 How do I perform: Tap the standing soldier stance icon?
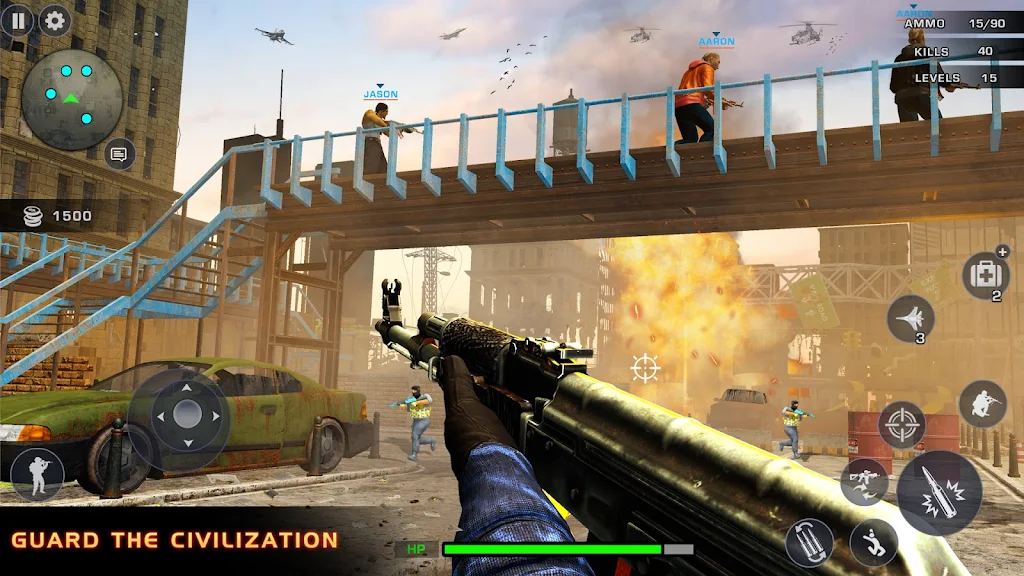tap(37, 474)
